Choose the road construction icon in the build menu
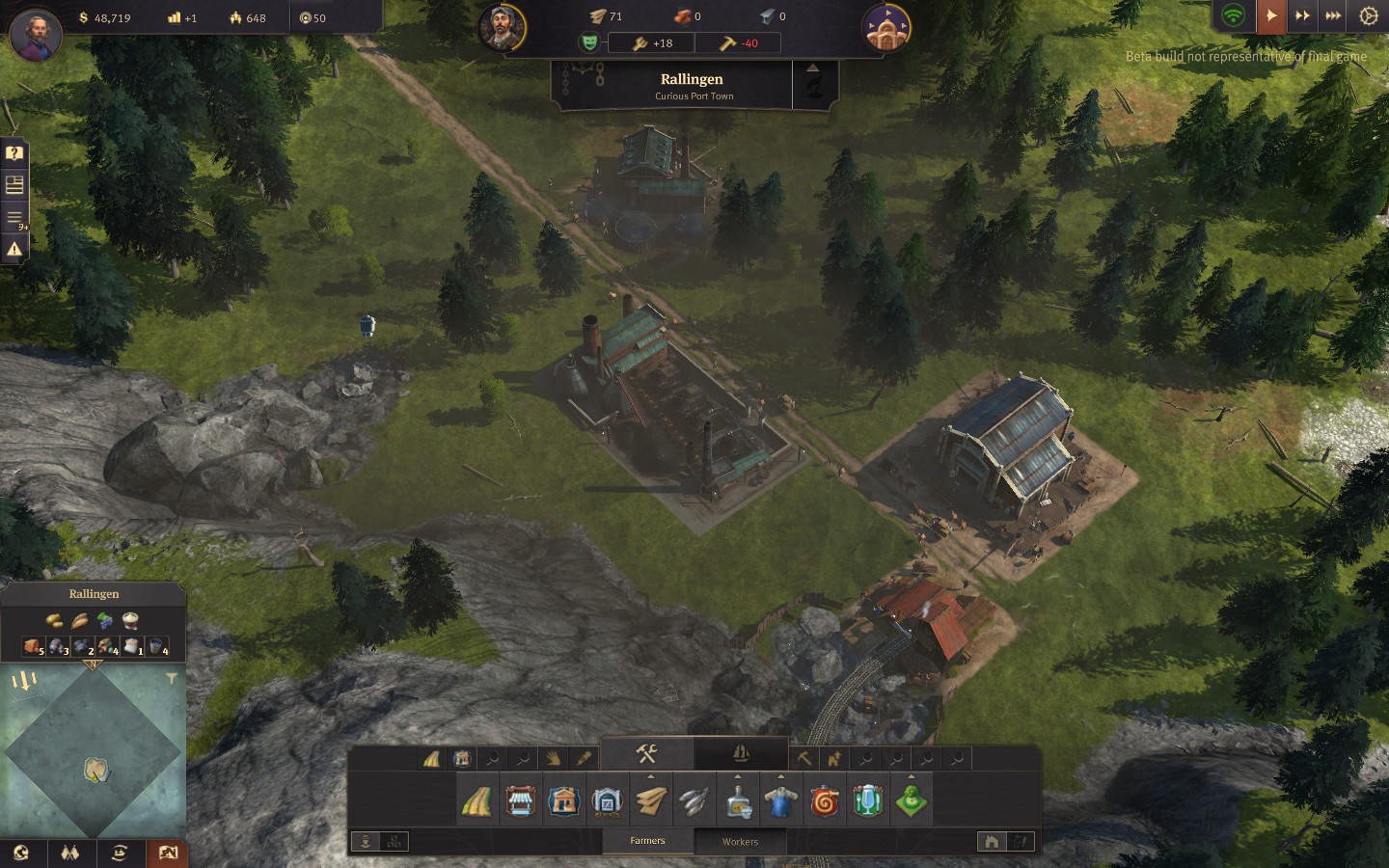 coord(477,801)
